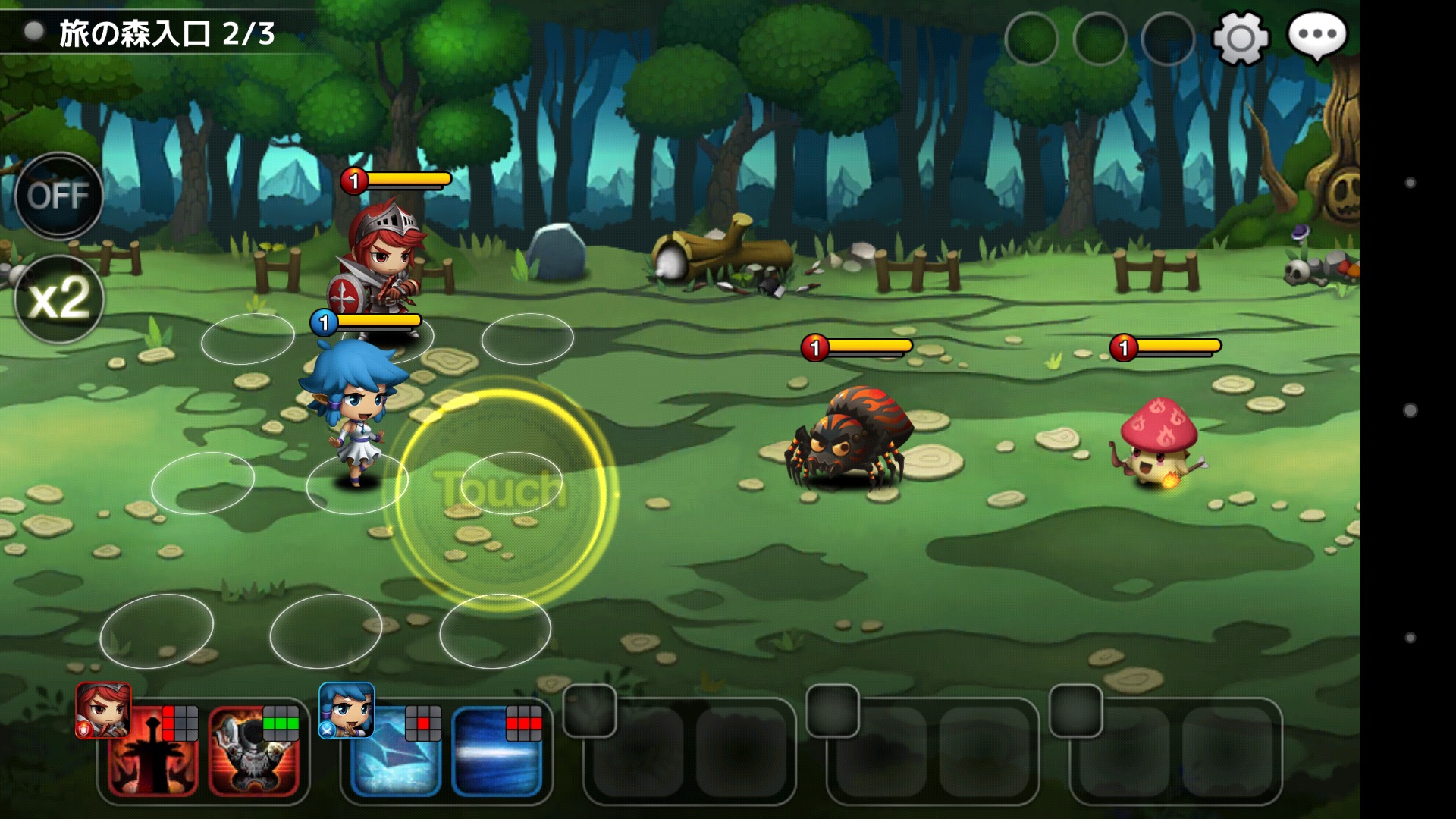Activate the red sword silhouette skill

(152, 752)
